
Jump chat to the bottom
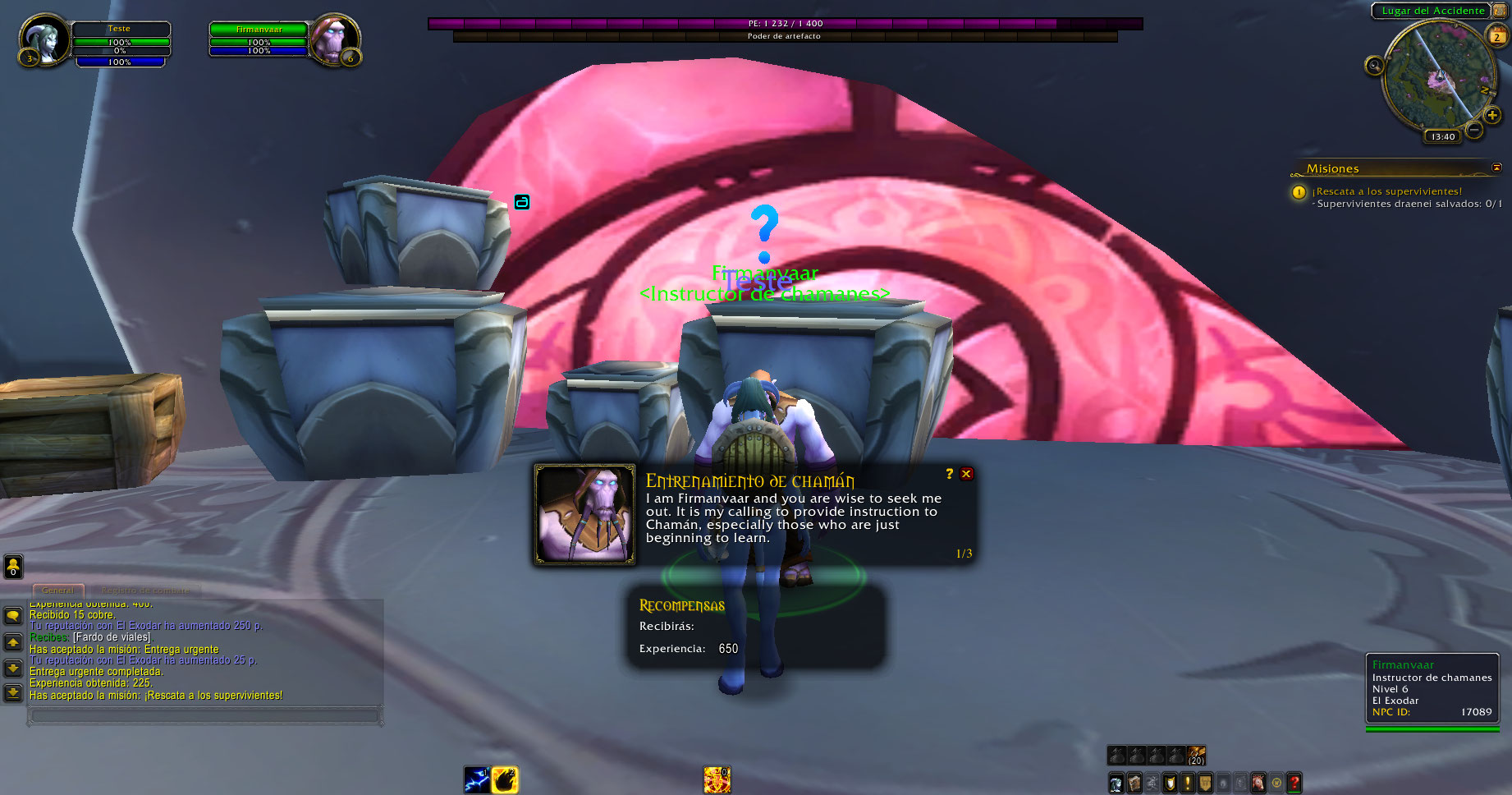coord(13,694)
